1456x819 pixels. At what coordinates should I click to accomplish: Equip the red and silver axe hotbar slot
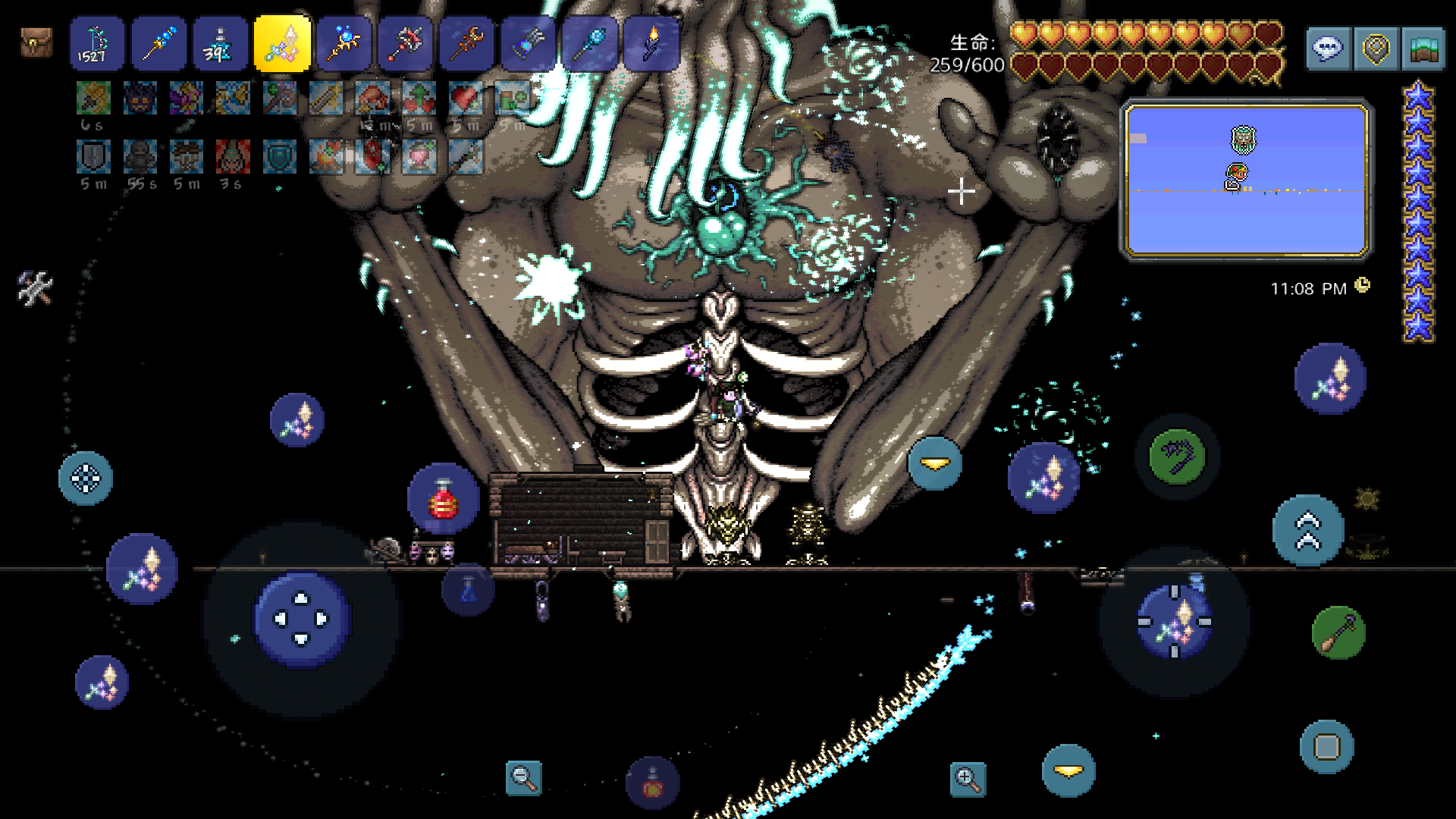(x=405, y=44)
